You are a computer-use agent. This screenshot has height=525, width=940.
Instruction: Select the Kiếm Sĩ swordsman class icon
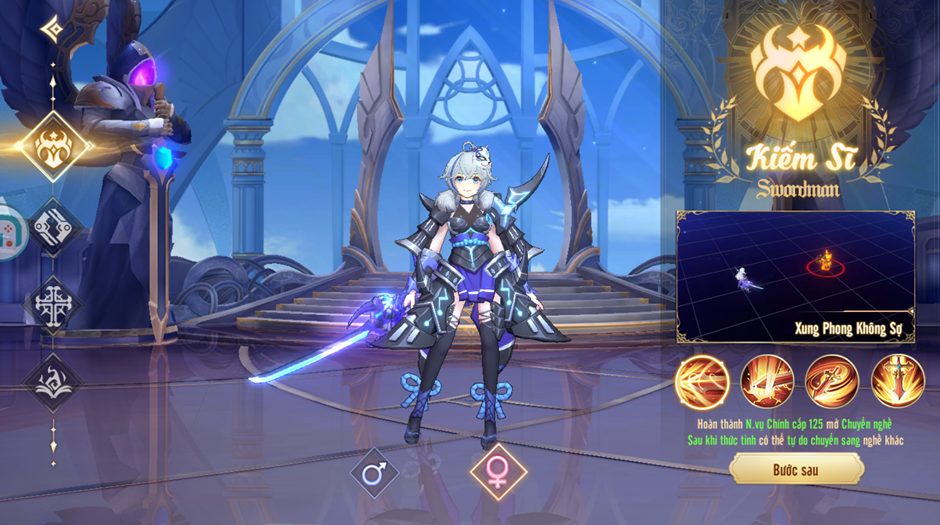pyautogui.click(x=52, y=147)
